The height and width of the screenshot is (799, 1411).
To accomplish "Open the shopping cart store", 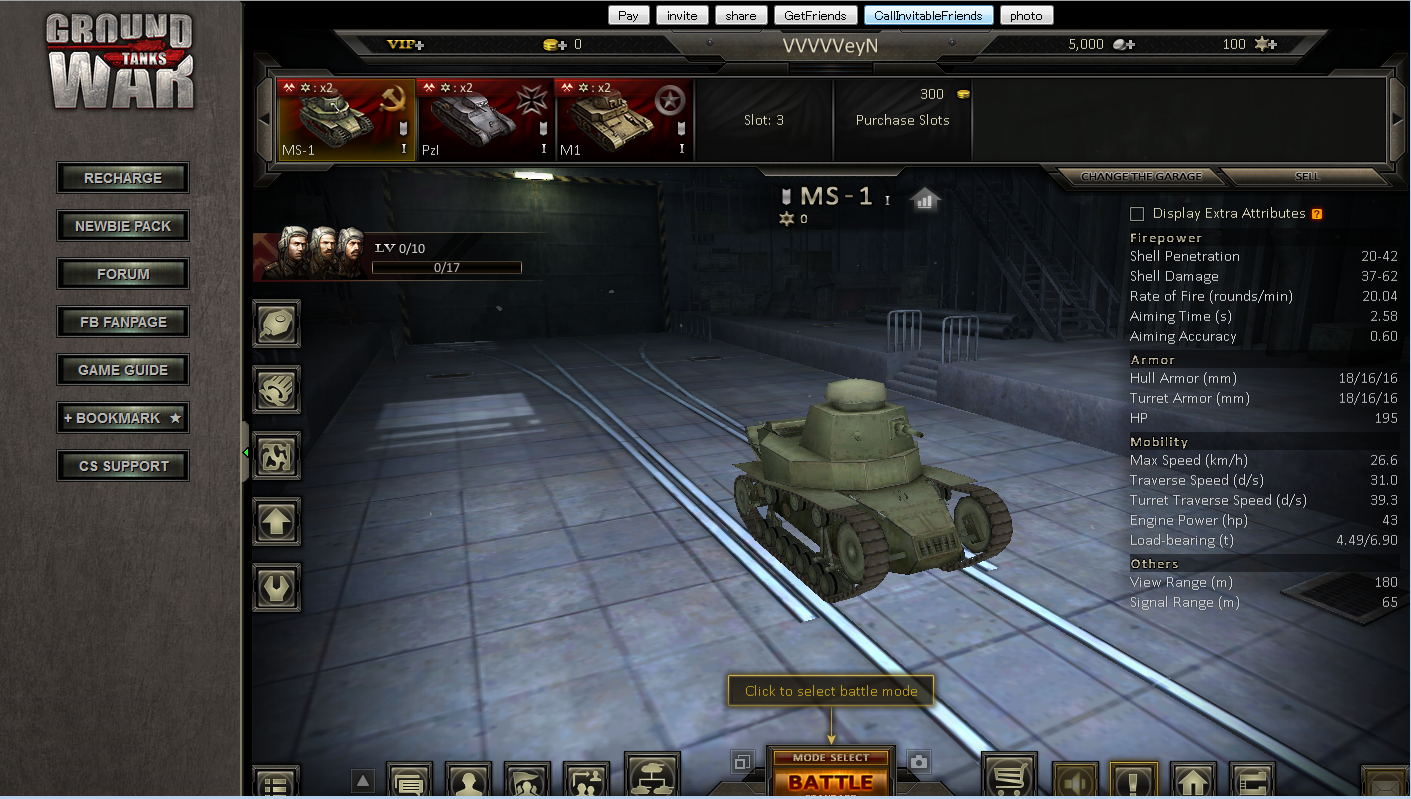I will pos(1009,777).
